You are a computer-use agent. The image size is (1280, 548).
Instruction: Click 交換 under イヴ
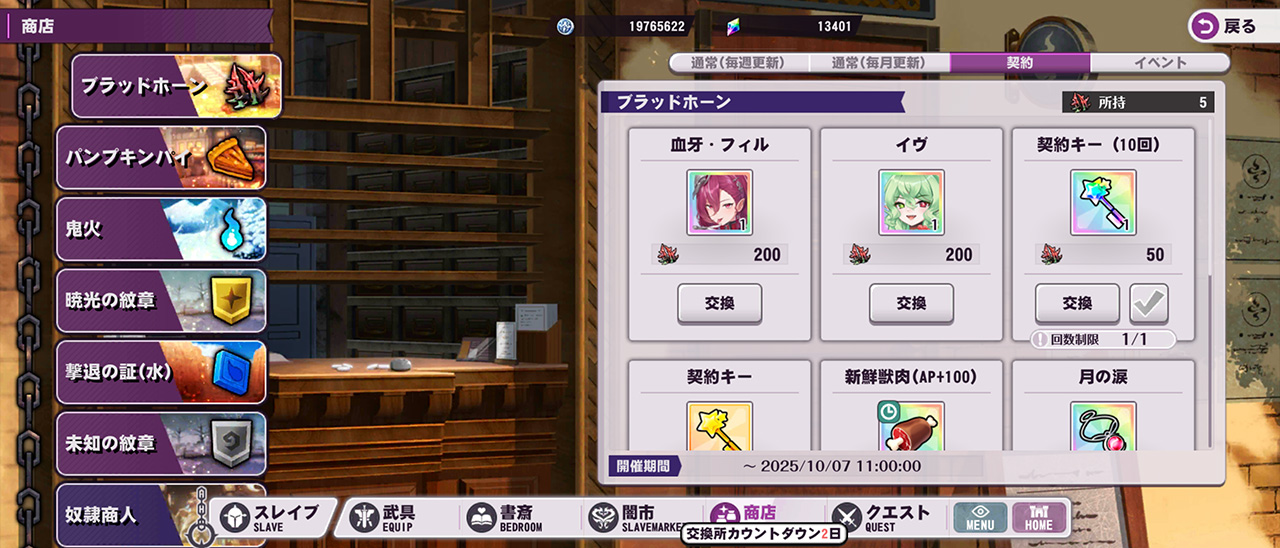pyautogui.click(x=911, y=304)
